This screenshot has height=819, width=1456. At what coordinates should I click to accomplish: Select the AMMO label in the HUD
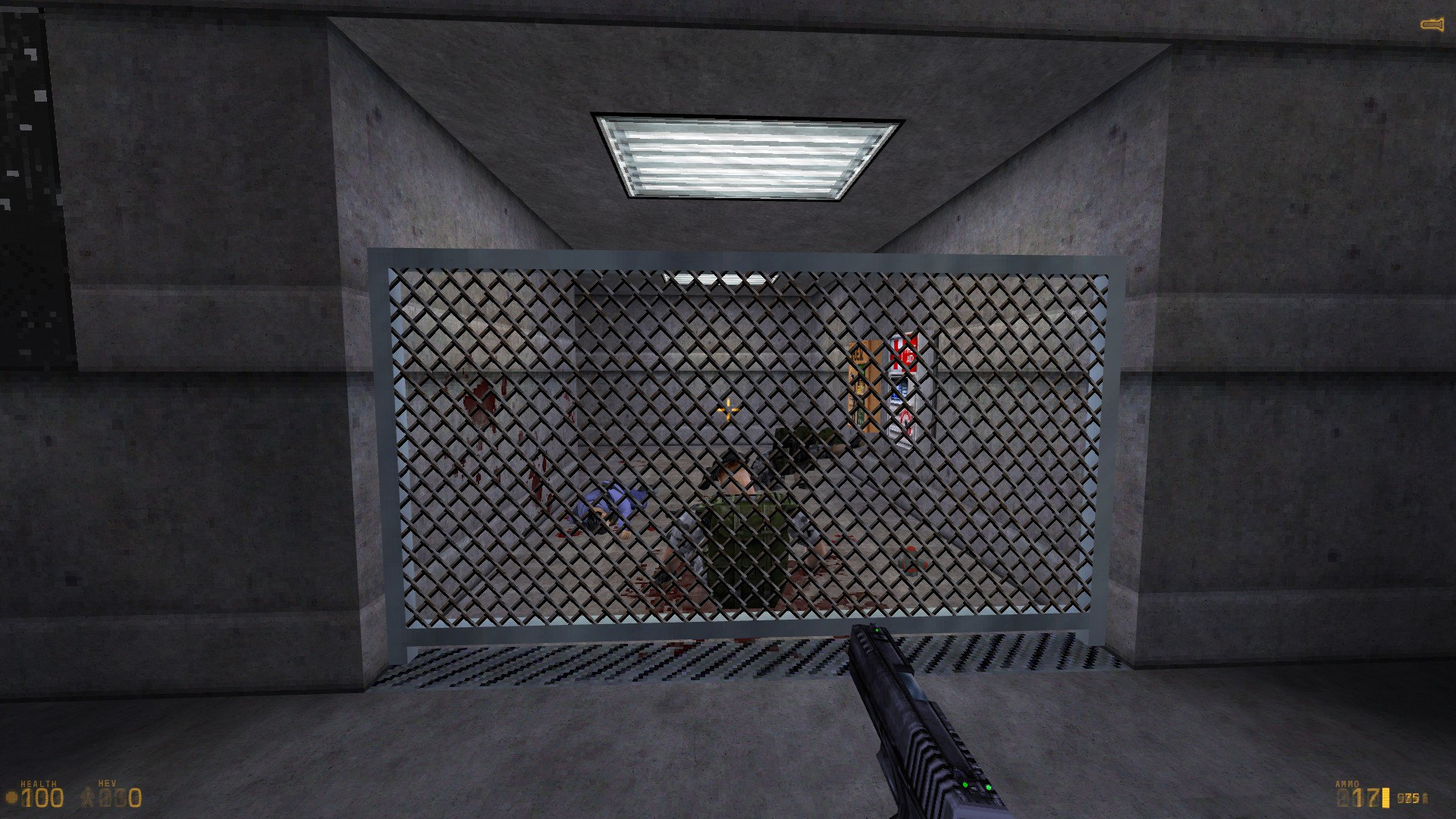coord(1348,783)
